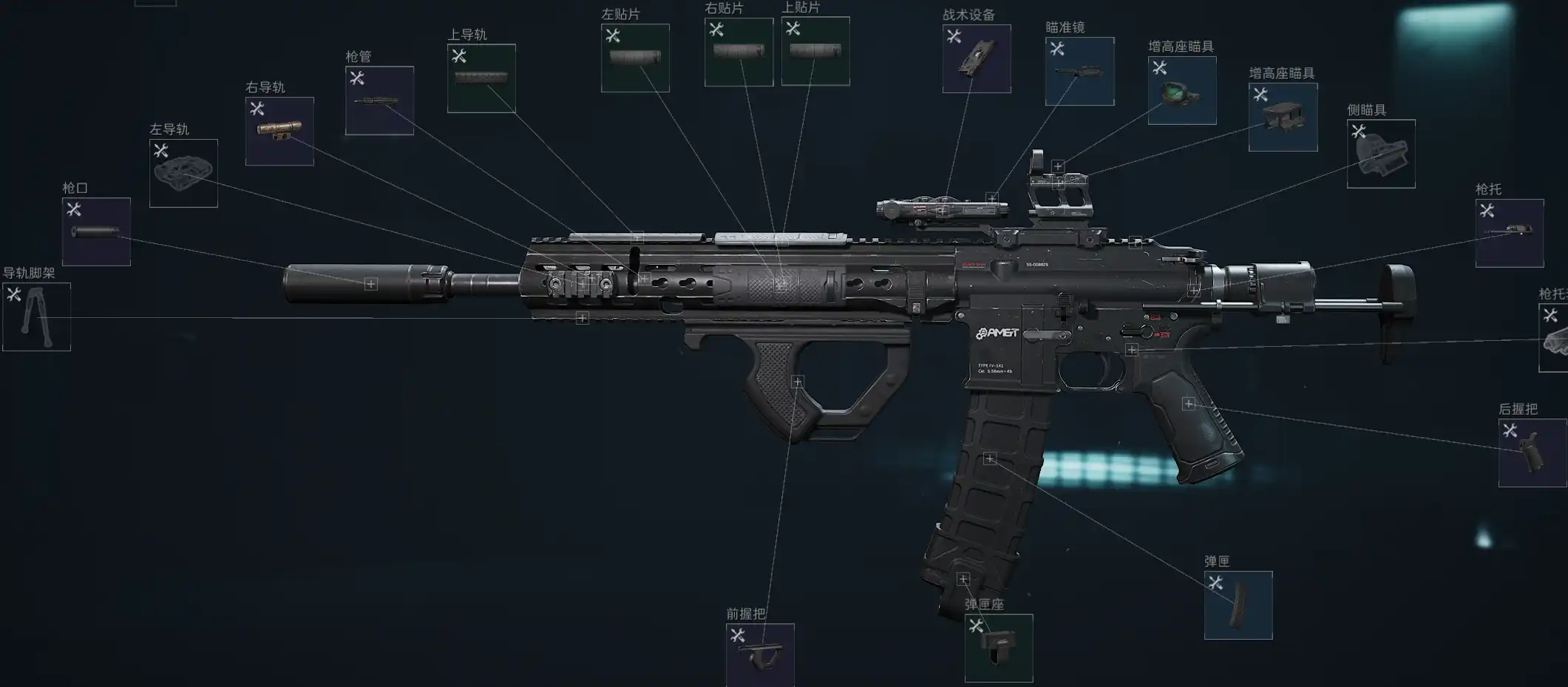Choose the black riser mount 增高座瞄具 slot
The width and height of the screenshot is (1568, 687).
pyautogui.click(x=1283, y=117)
